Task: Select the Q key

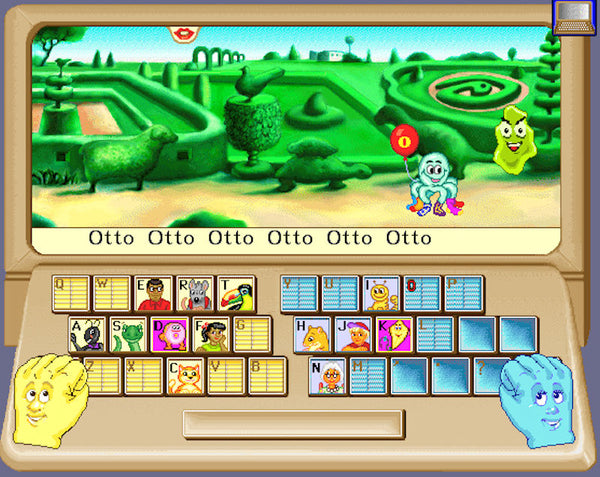Action: point(71,294)
